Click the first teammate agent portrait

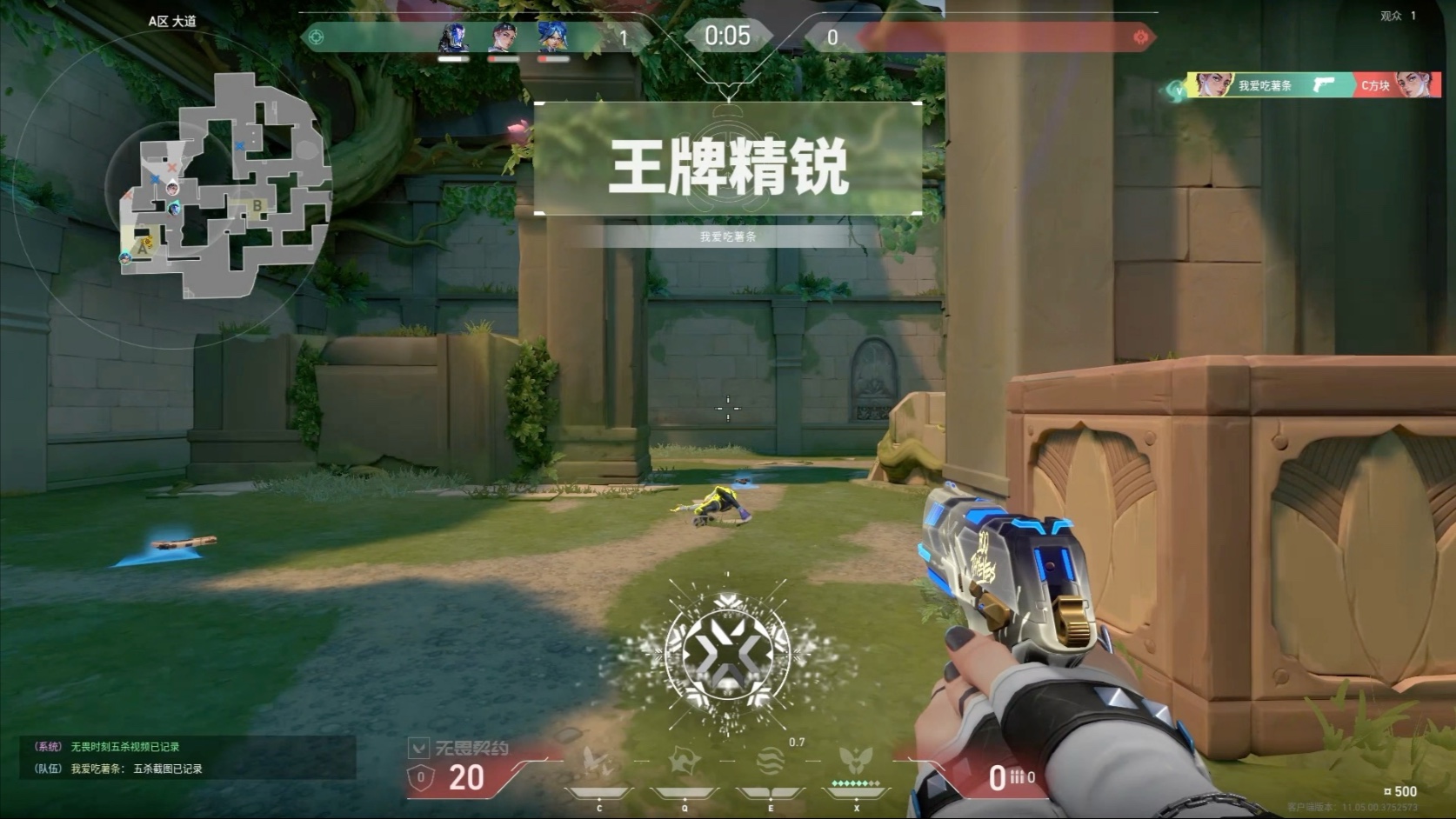[451, 37]
